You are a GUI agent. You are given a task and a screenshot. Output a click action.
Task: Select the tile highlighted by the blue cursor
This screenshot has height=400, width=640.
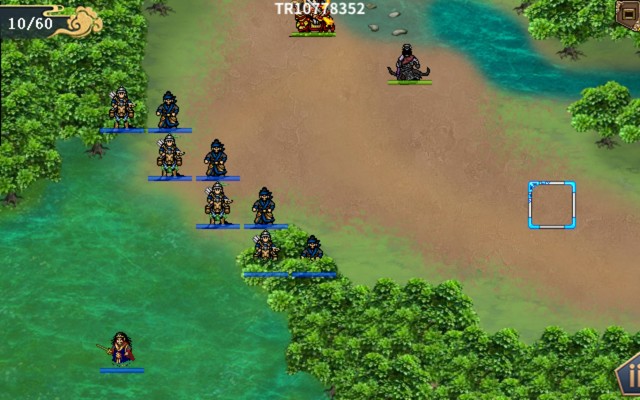pyautogui.click(x=552, y=205)
